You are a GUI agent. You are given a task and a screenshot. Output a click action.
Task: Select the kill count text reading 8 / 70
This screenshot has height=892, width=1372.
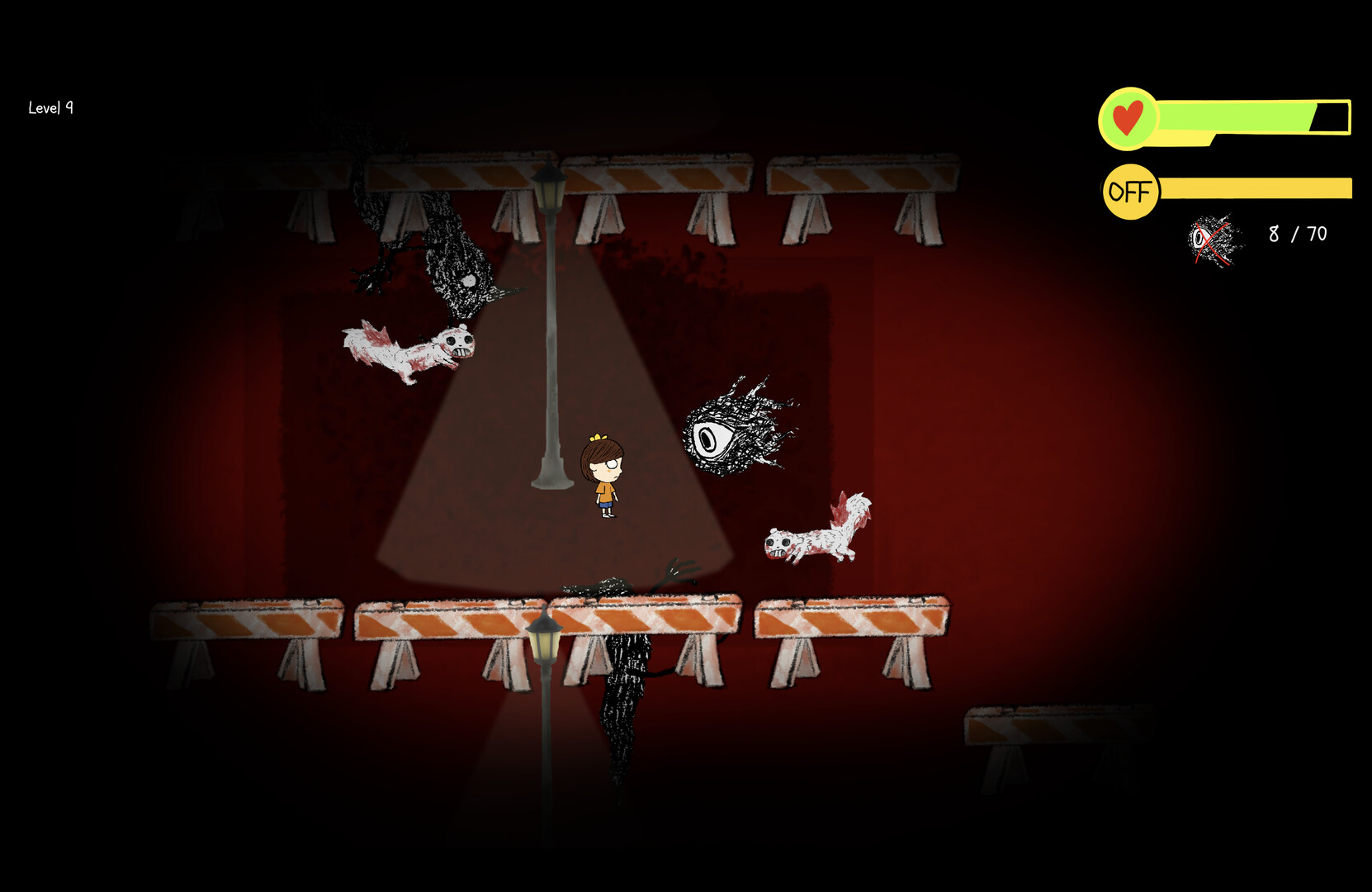pos(1298,234)
